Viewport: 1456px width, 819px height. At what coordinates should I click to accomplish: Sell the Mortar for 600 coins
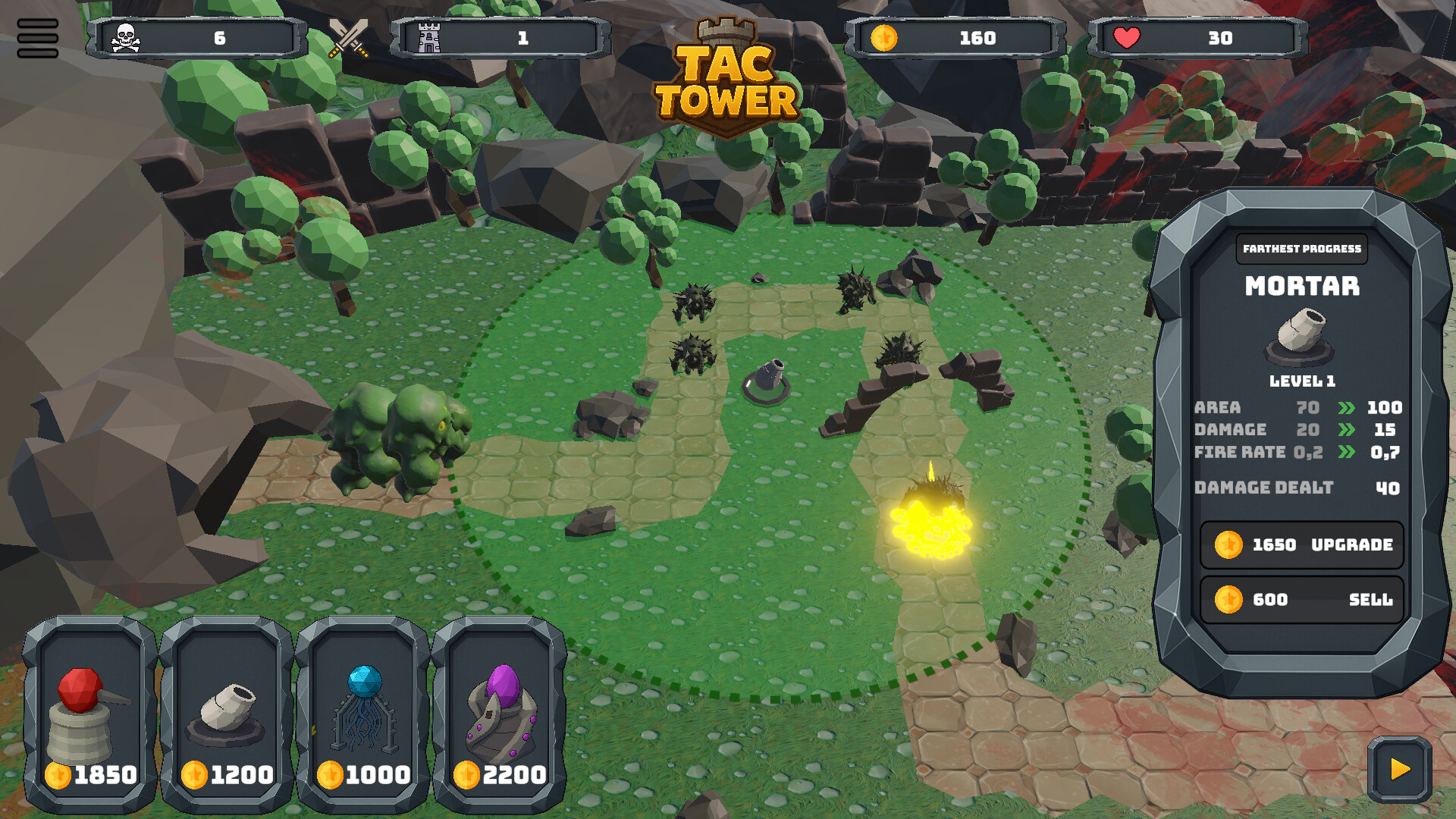click(1301, 600)
